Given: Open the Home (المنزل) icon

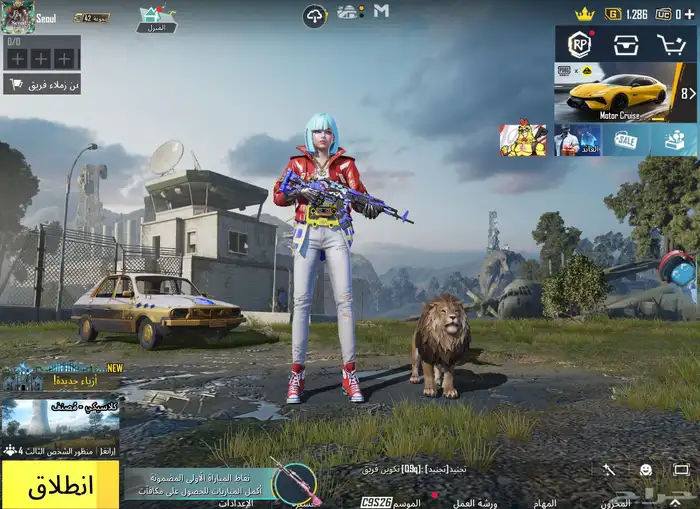Looking at the screenshot, I should click(x=156, y=19).
